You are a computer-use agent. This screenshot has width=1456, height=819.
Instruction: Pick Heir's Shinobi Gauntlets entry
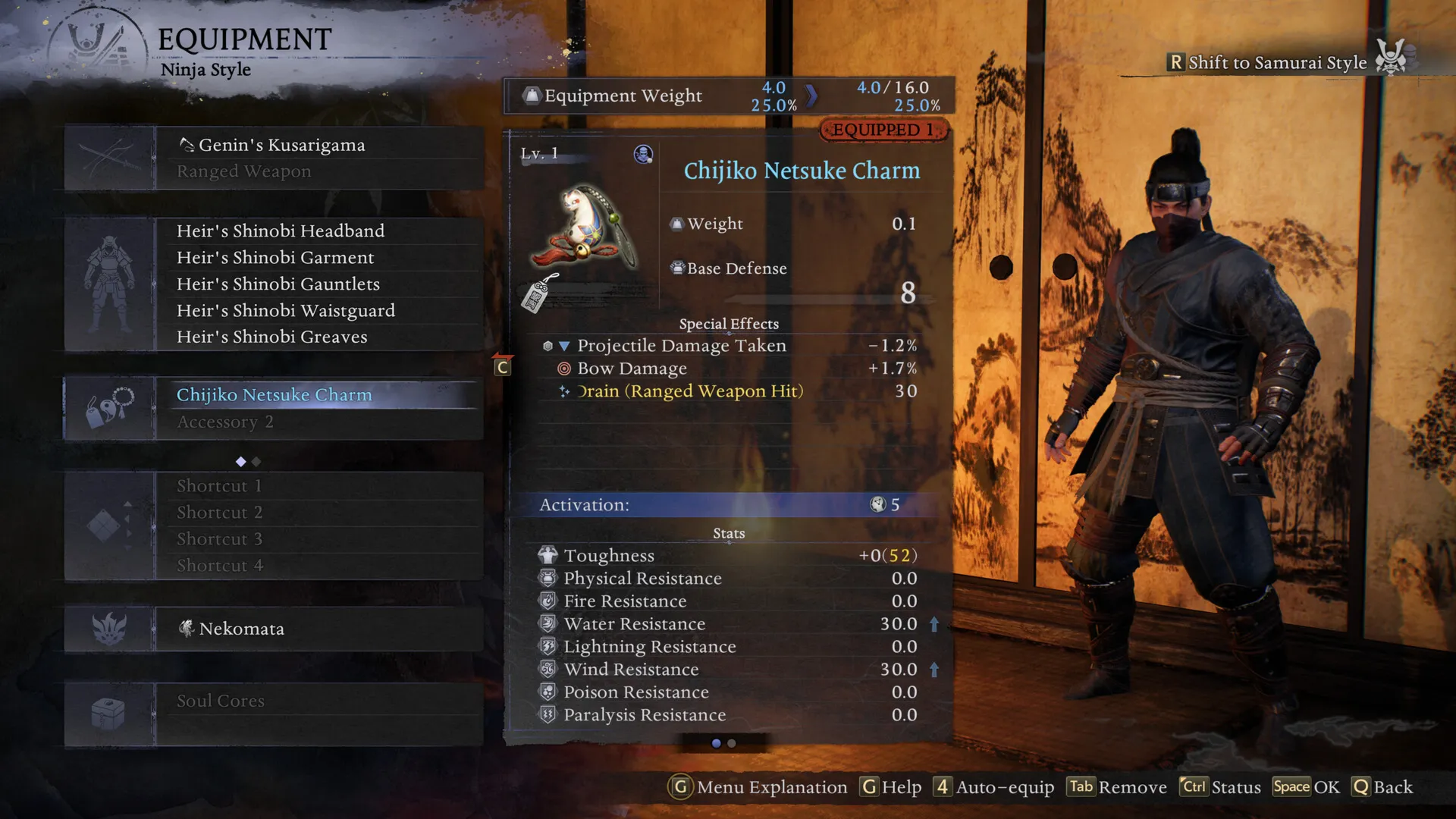278,284
